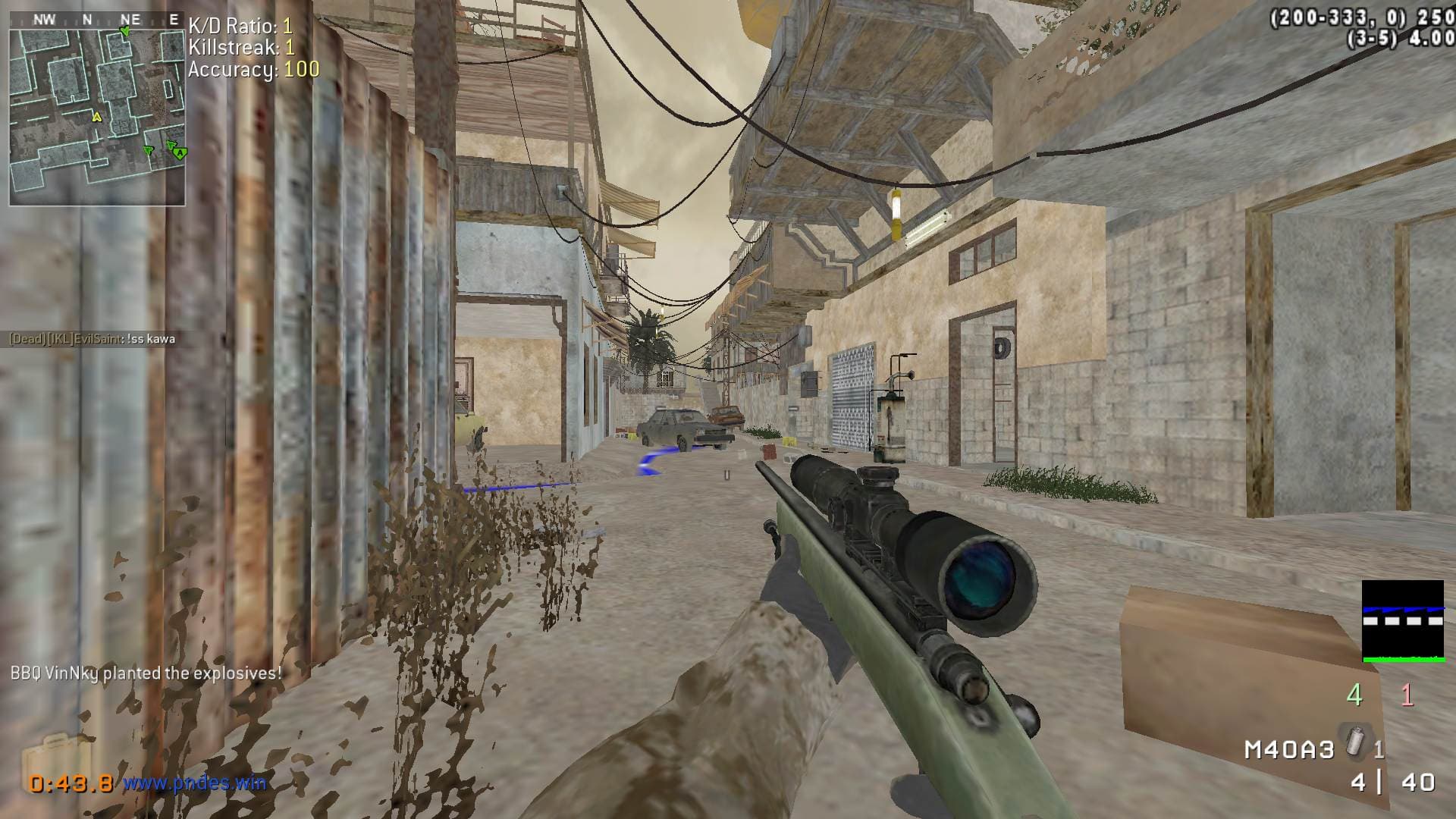Viewport: 1456px width, 819px height.
Task: Select the yellow A marker on the minimap
Action: pyautogui.click(x=96, y=117)
